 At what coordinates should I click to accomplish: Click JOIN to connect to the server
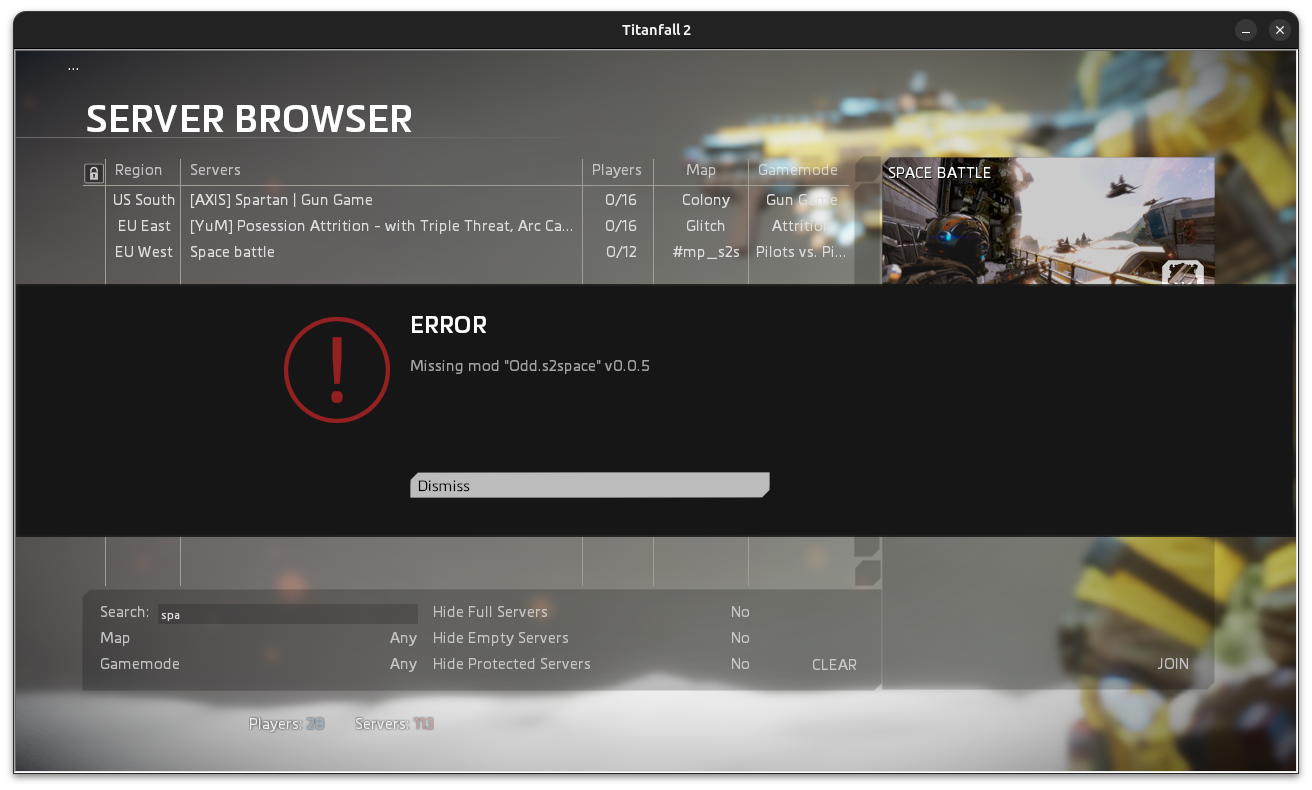[1172, 663]
